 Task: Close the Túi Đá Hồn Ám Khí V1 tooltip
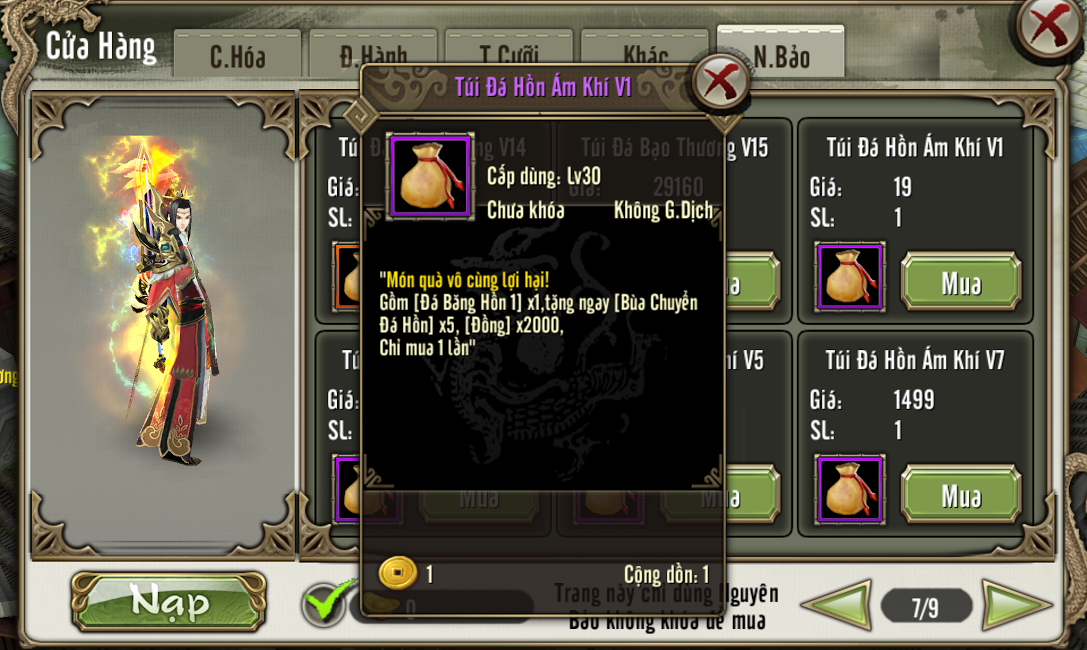coord(720,82)
